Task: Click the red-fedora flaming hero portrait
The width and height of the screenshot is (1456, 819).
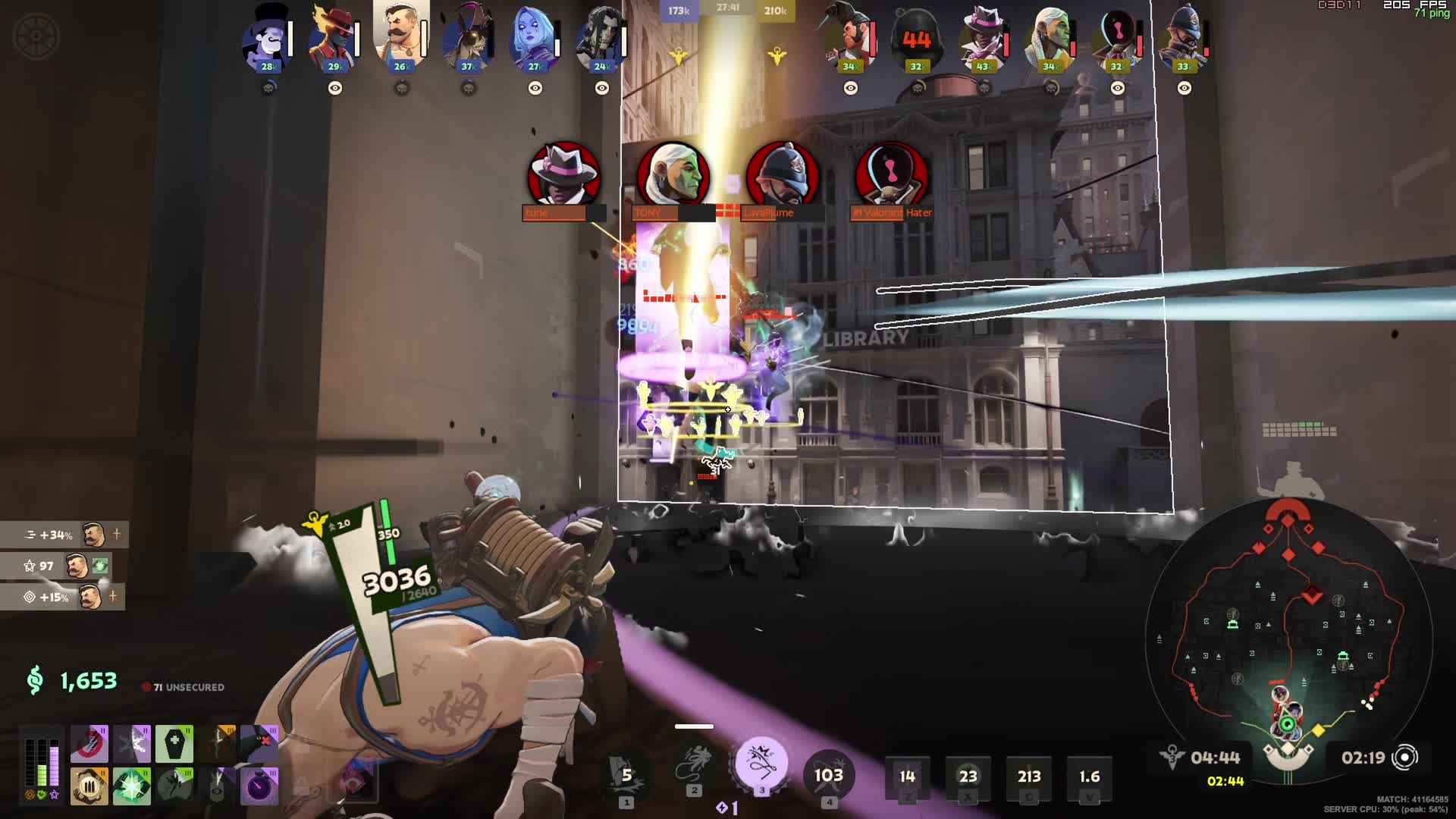Action: [x=334, y=39]
